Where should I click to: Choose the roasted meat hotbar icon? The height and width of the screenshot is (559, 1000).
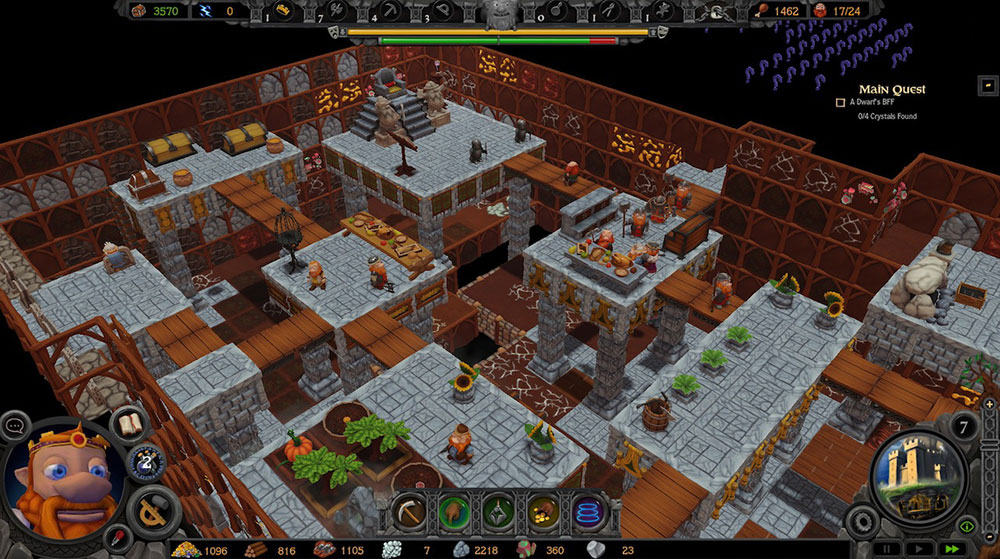click(453, 512)
